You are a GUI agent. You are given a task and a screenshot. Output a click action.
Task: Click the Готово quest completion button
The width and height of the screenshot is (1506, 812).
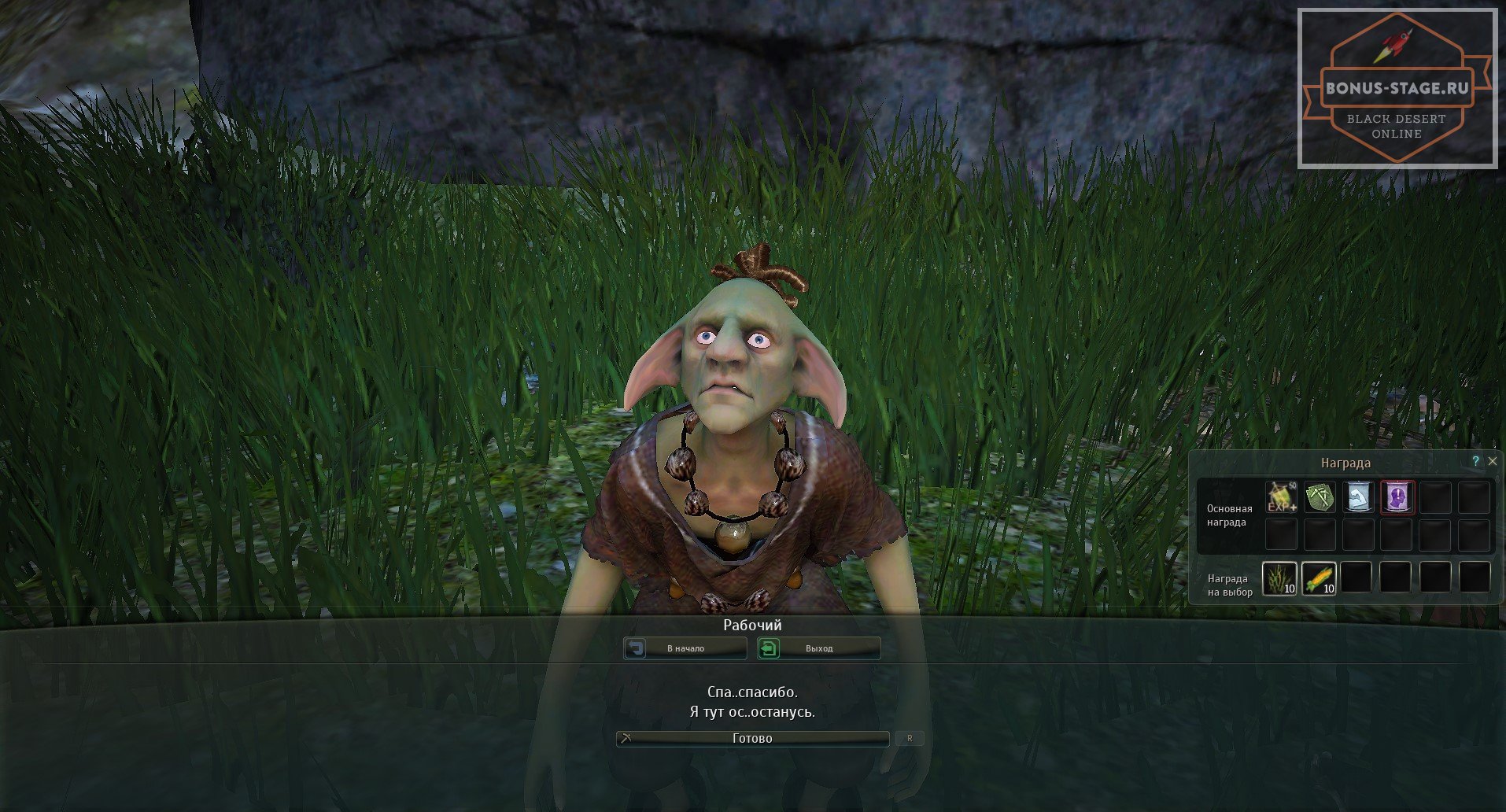click(x=752, y=738)
